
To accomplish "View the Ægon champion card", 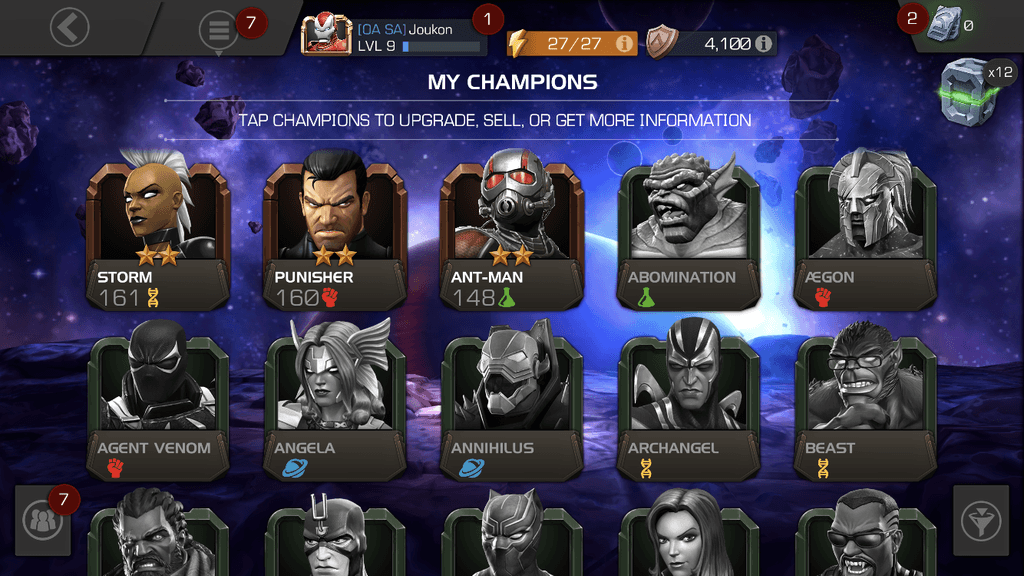I will tap(865, 236).
